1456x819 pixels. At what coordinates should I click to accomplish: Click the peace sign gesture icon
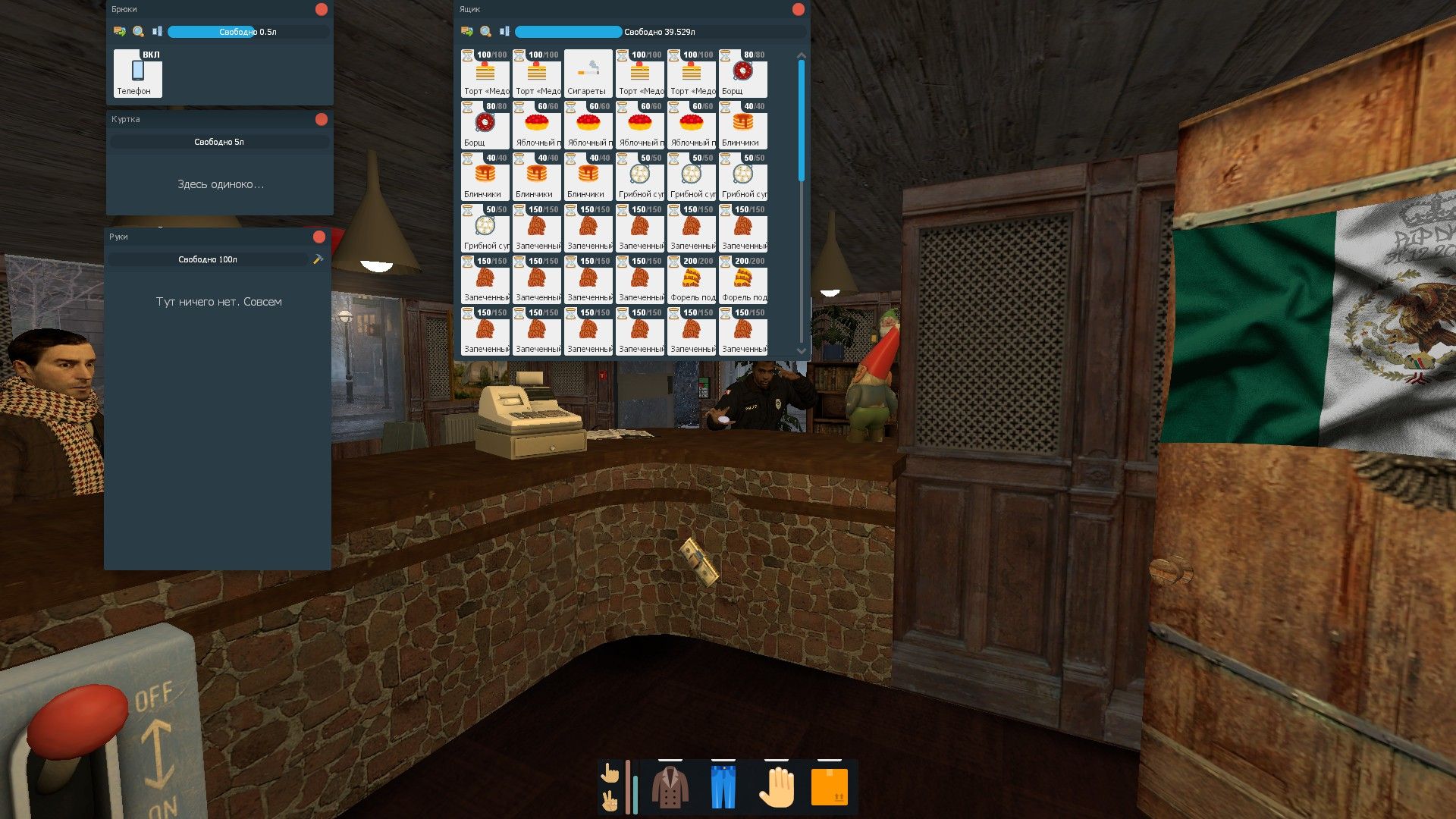[610, 801]
